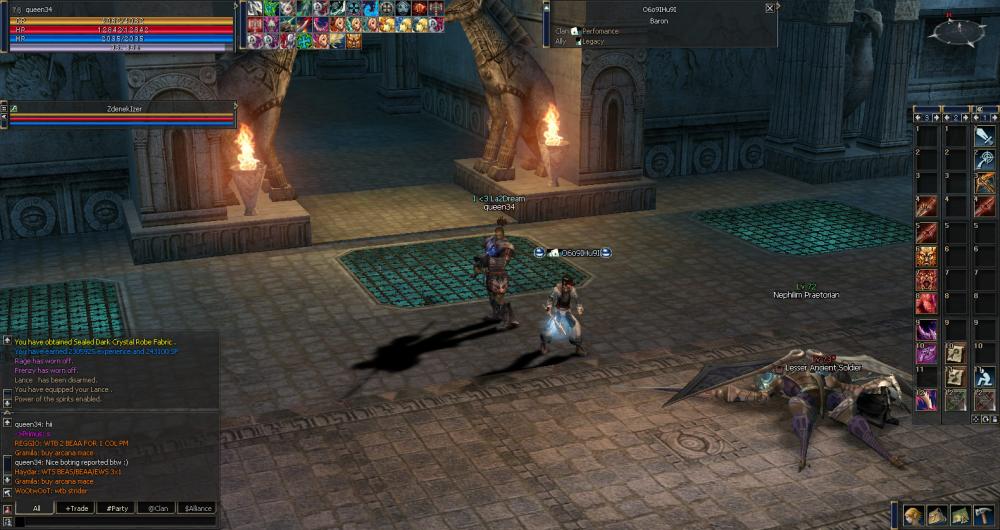This screenshot has width=1000, height=530.
Task: Open the hammer icon menu button
Action: pos(983,515)
